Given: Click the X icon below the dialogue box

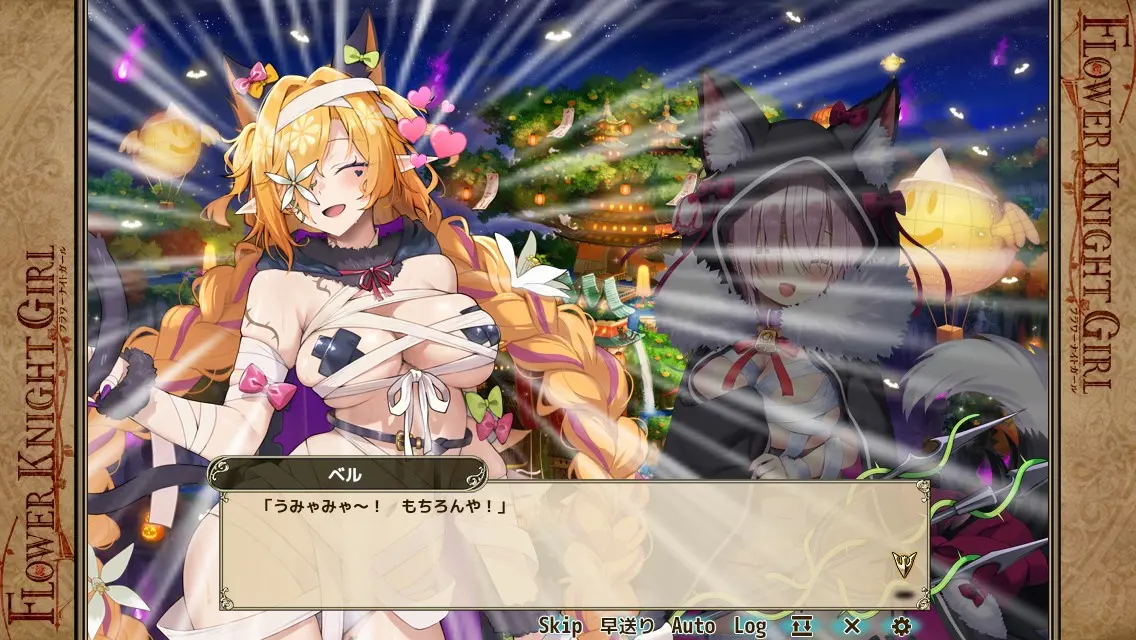Looking at the screenshot, I should [x=852, y=626].
